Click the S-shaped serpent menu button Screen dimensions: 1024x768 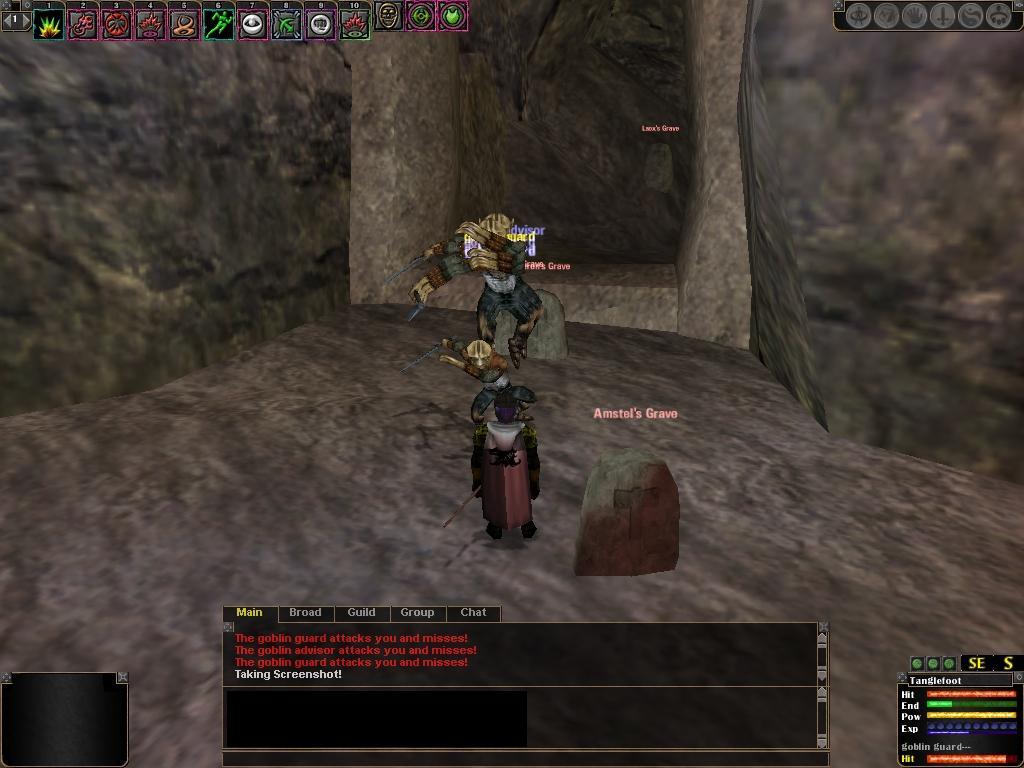pos(970,15)
